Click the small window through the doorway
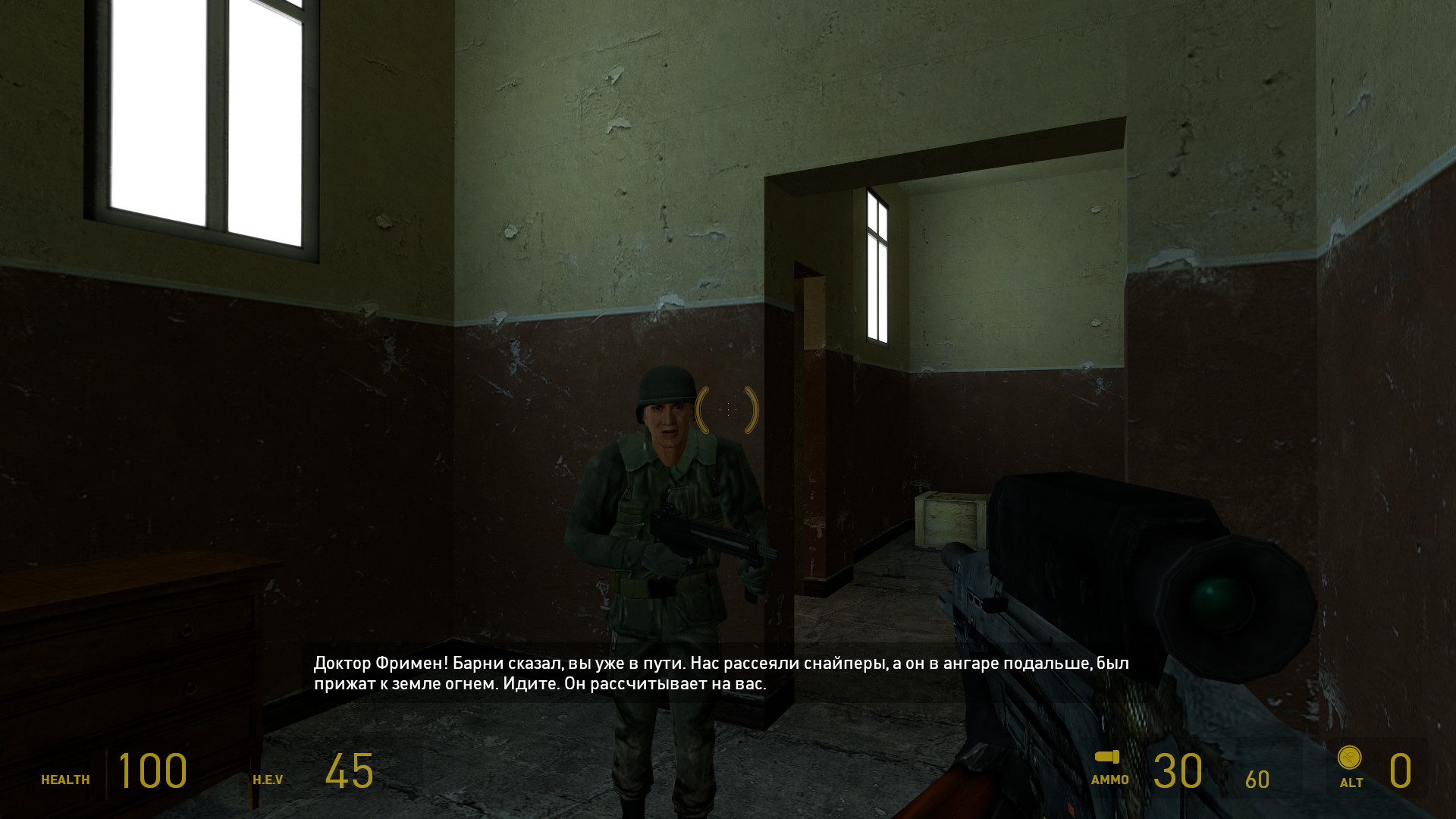This screenshot has width=1456, height=819. 877,265
